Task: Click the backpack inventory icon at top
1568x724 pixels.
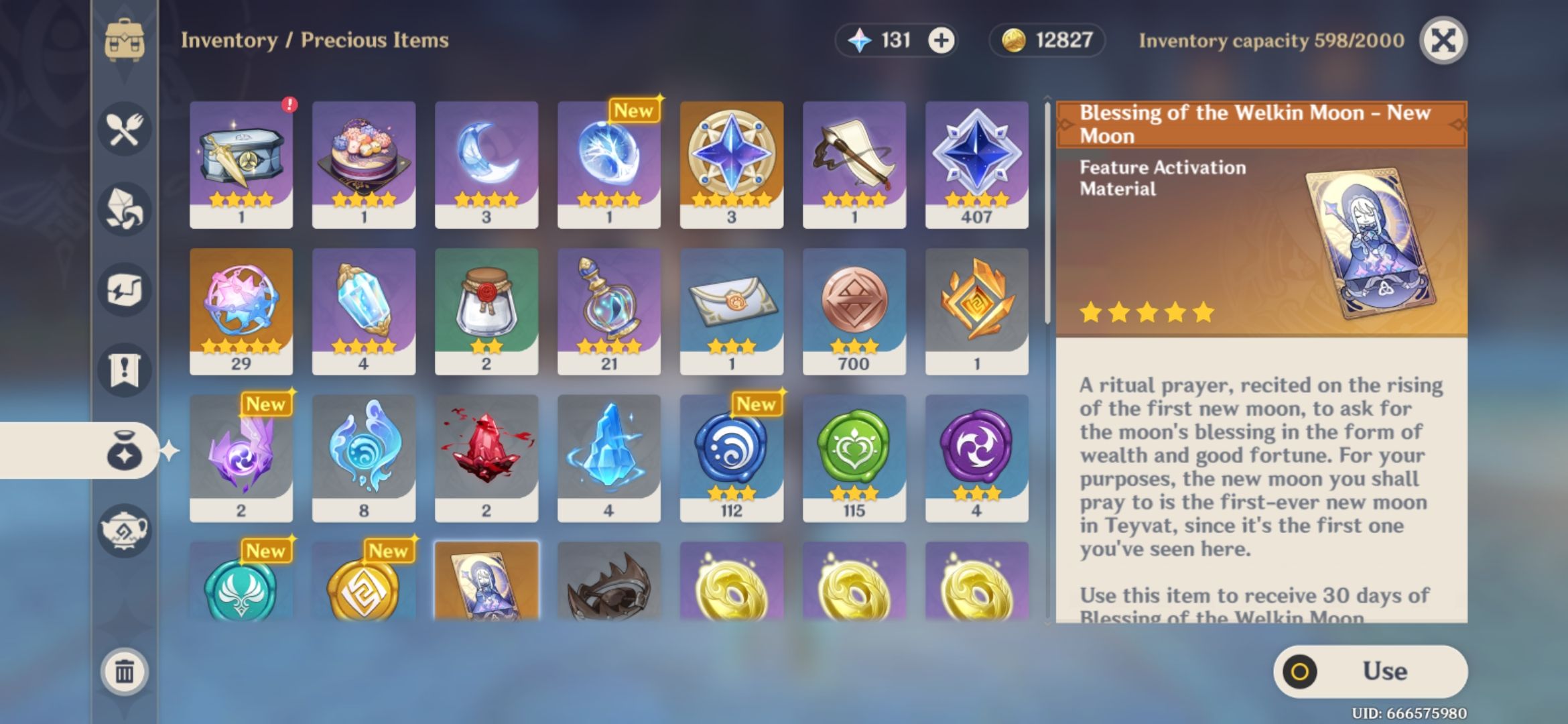Action: point(124,40)
